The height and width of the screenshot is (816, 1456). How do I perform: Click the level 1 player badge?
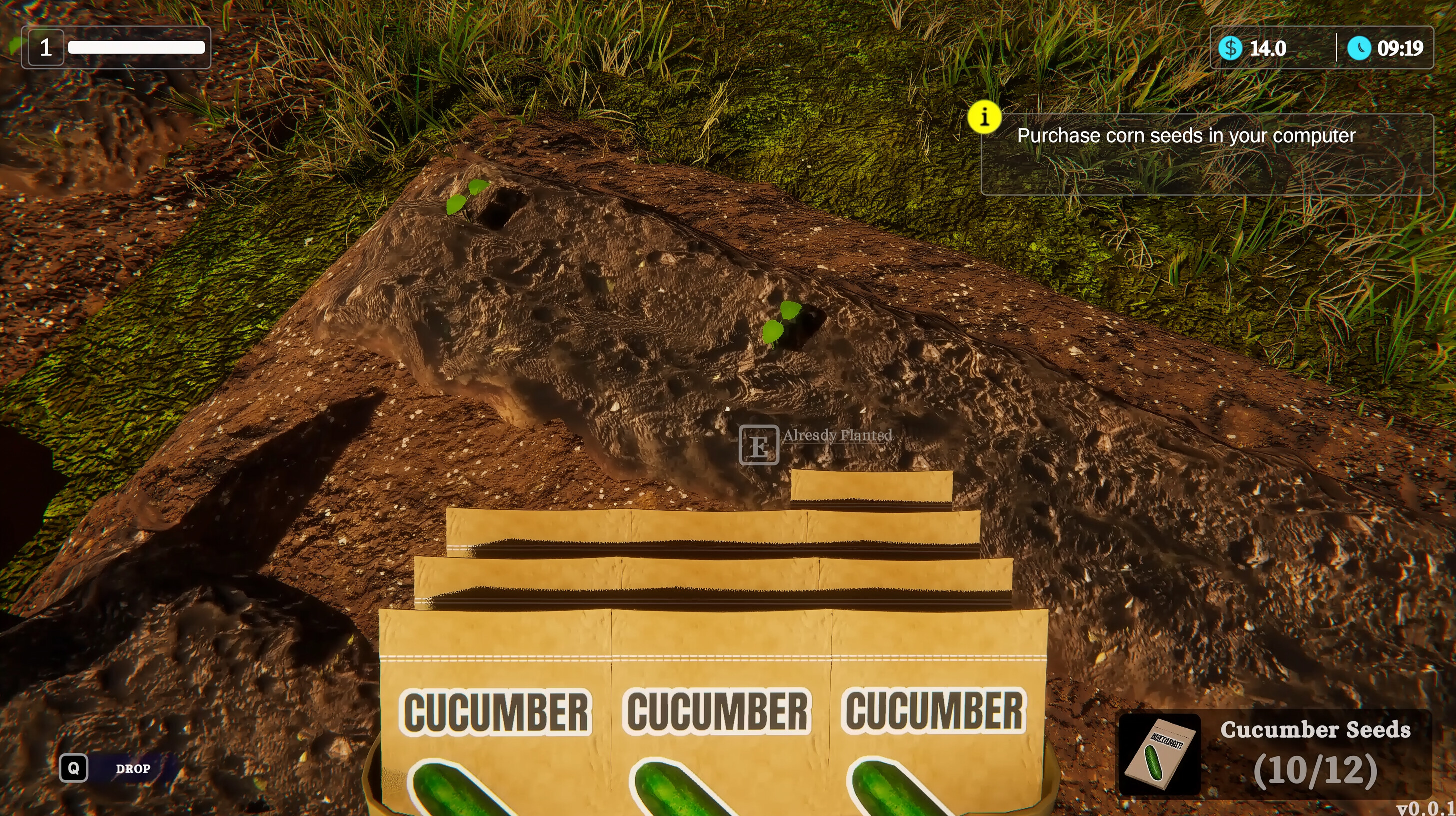(46, 48)
